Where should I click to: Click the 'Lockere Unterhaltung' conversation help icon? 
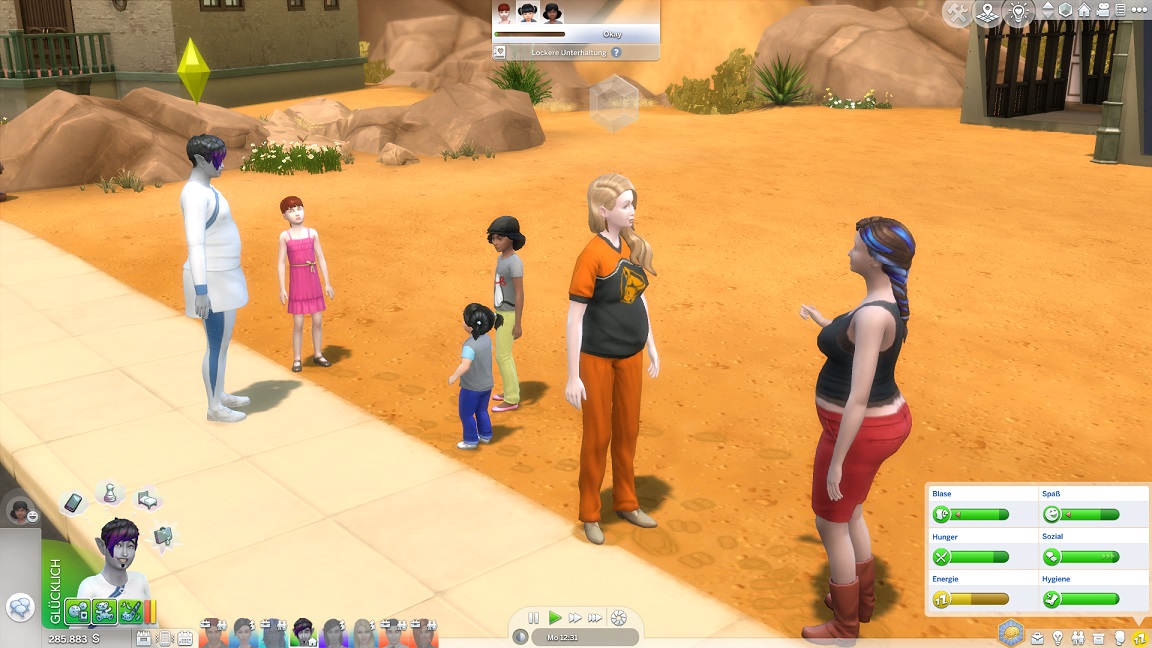click(616, 52)
